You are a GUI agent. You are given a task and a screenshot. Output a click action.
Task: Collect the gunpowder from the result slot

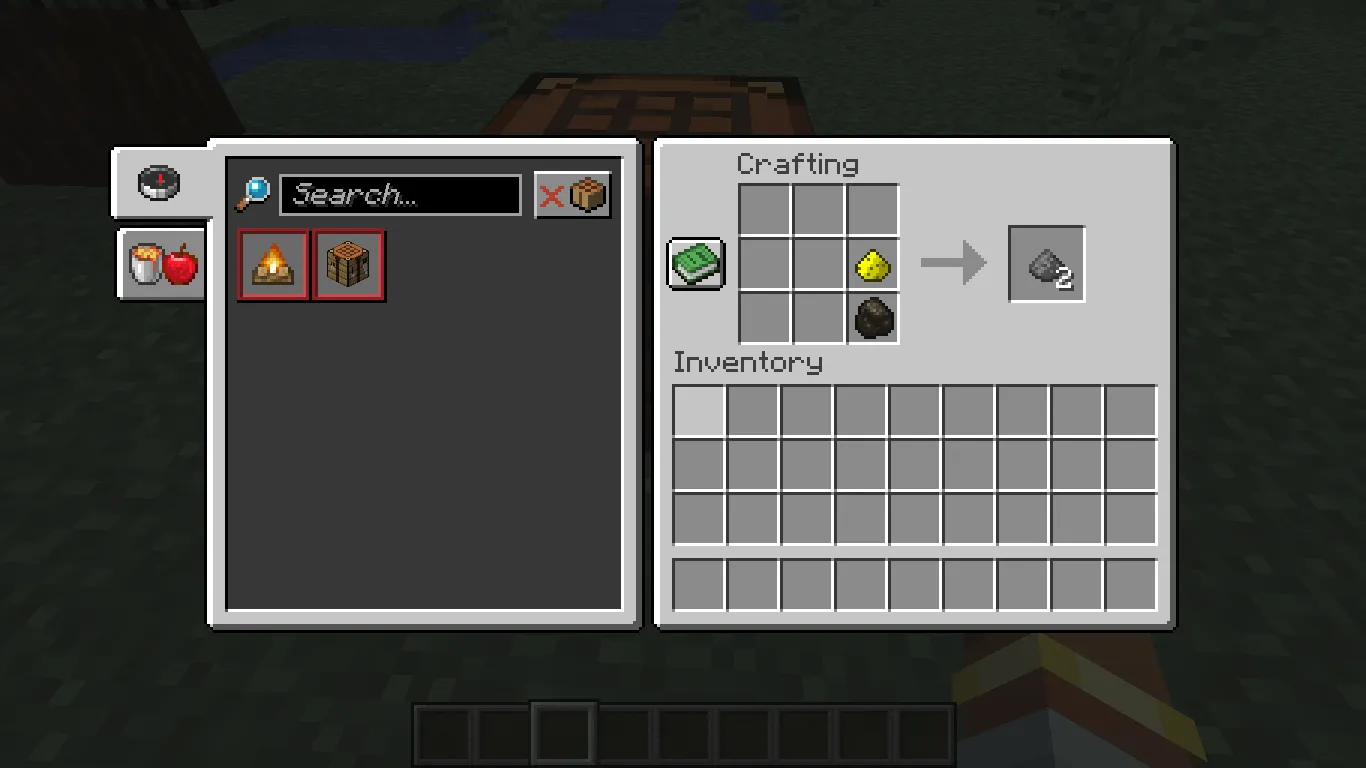1046,264
